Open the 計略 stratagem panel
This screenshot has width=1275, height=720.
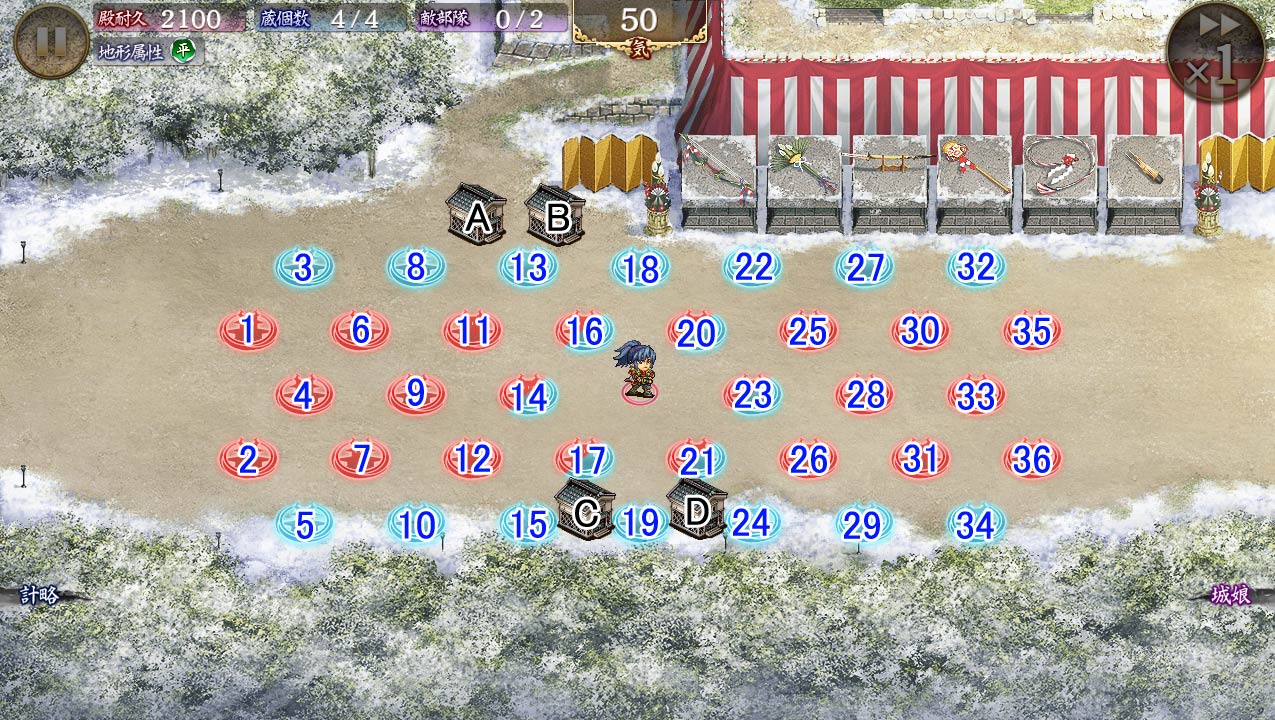40,596
